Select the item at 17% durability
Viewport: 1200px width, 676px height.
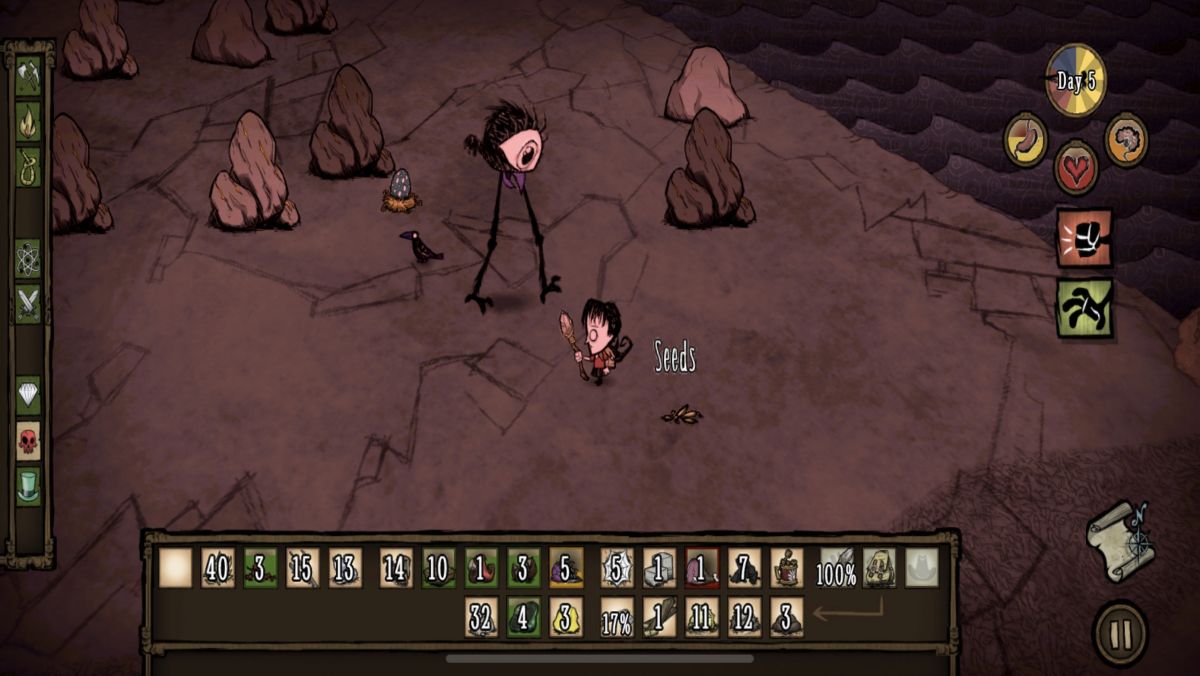[617, 618]
